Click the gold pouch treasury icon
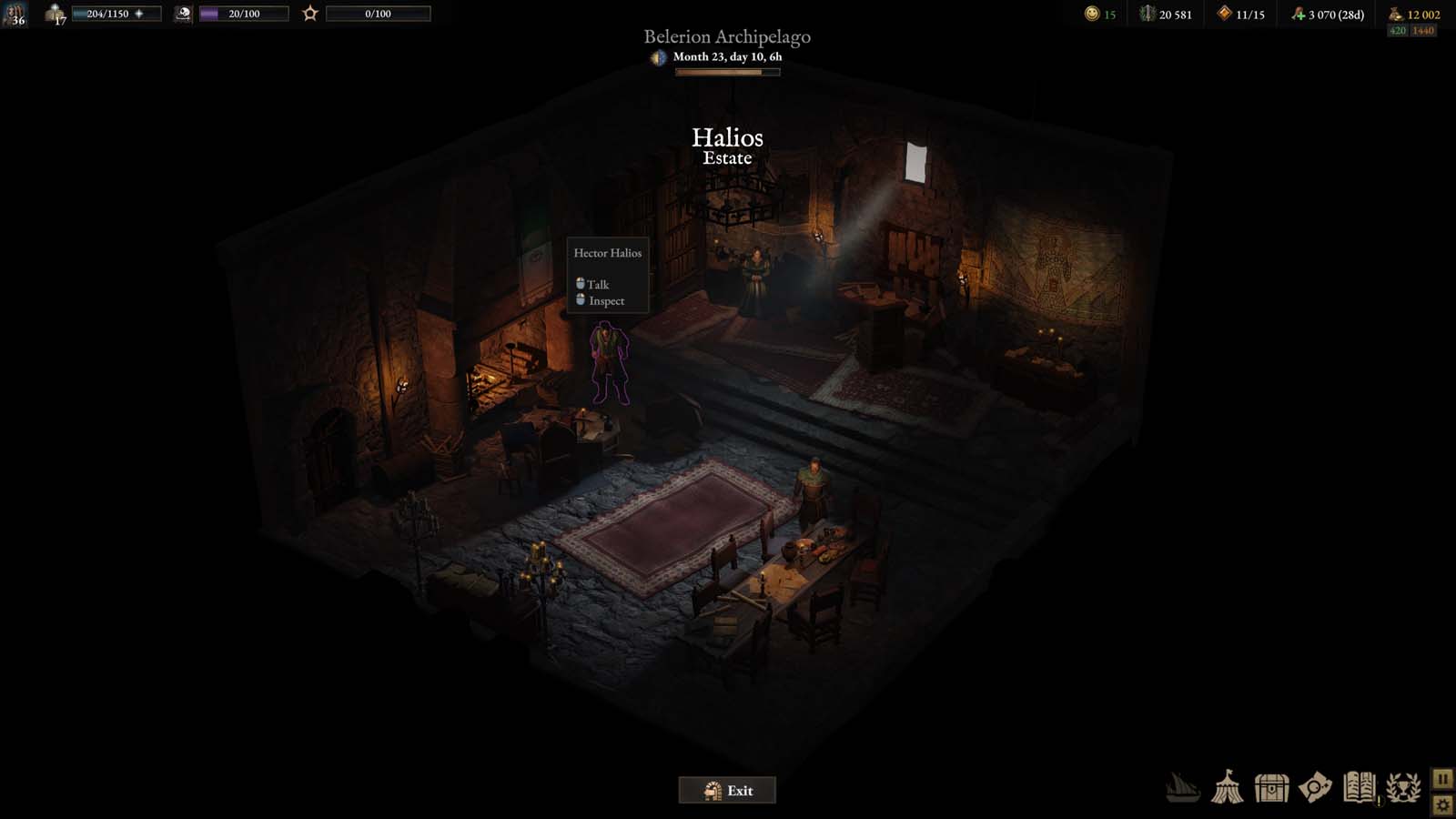This screenshot has height=819, width=1456. (x=1395, y=14)
